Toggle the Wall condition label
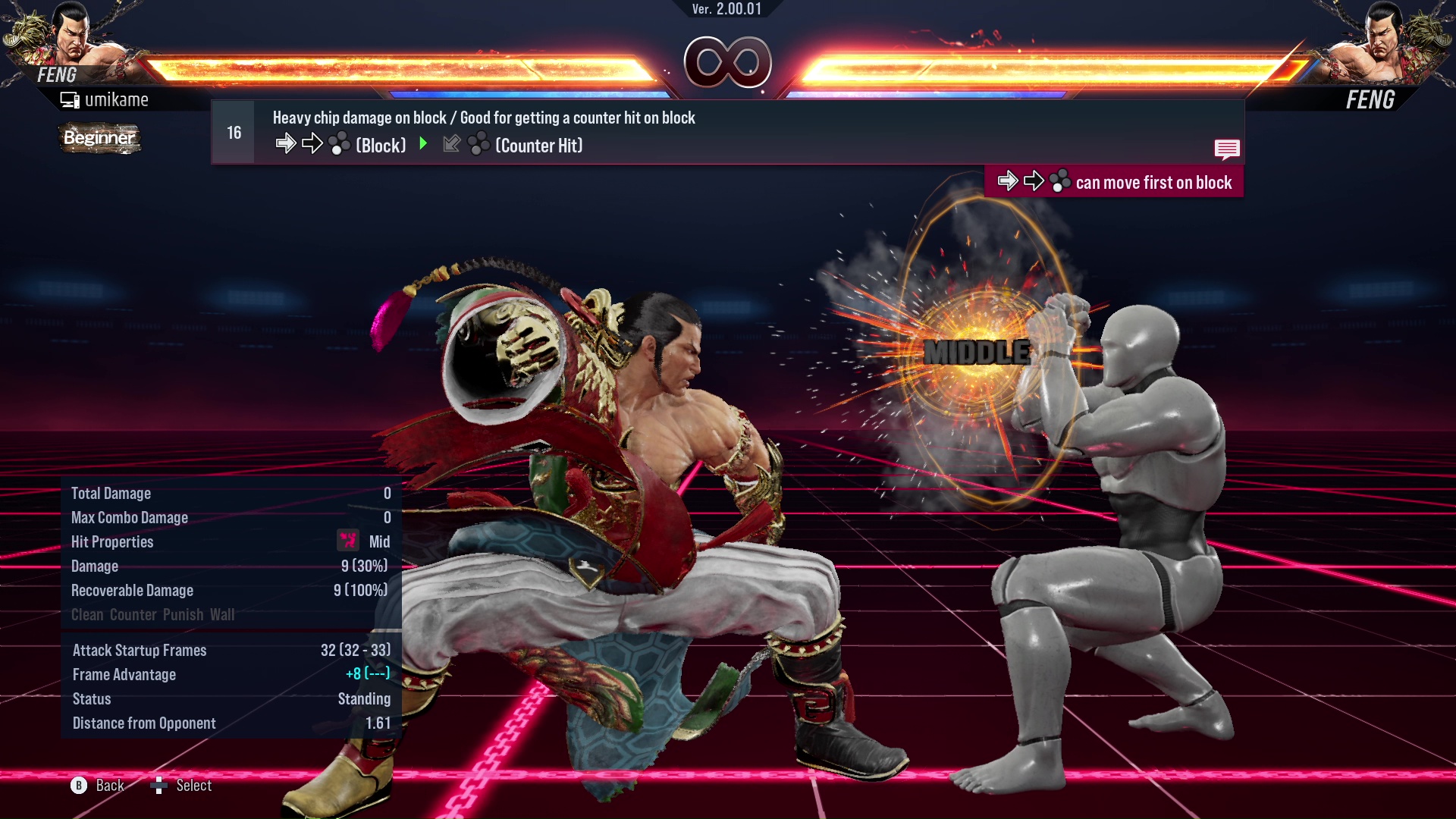This screenshot has width=1456, height=819. pyautogui.click(x=224, y=615)
